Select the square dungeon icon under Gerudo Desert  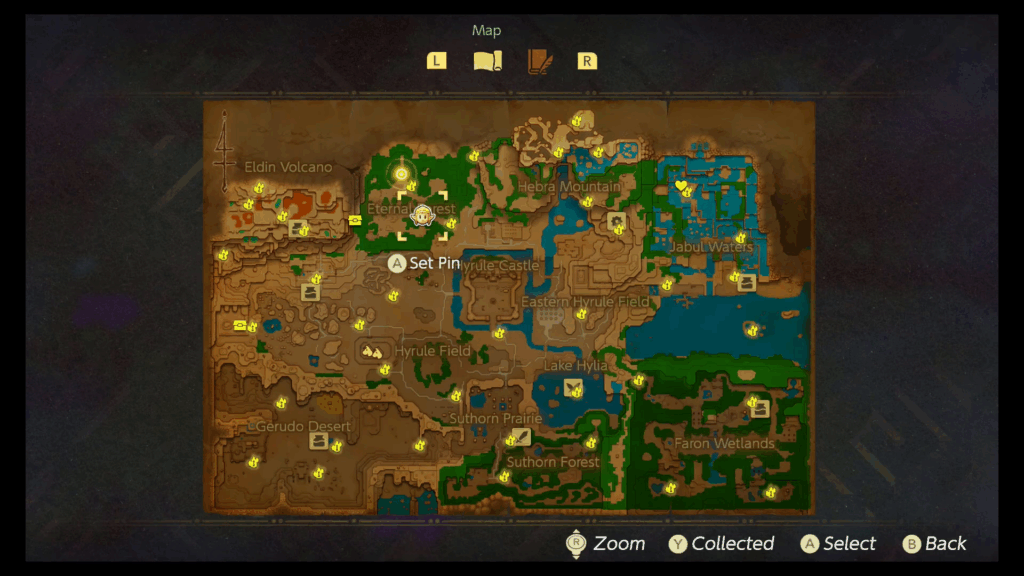pyautogui.click(x=319, y=441)
